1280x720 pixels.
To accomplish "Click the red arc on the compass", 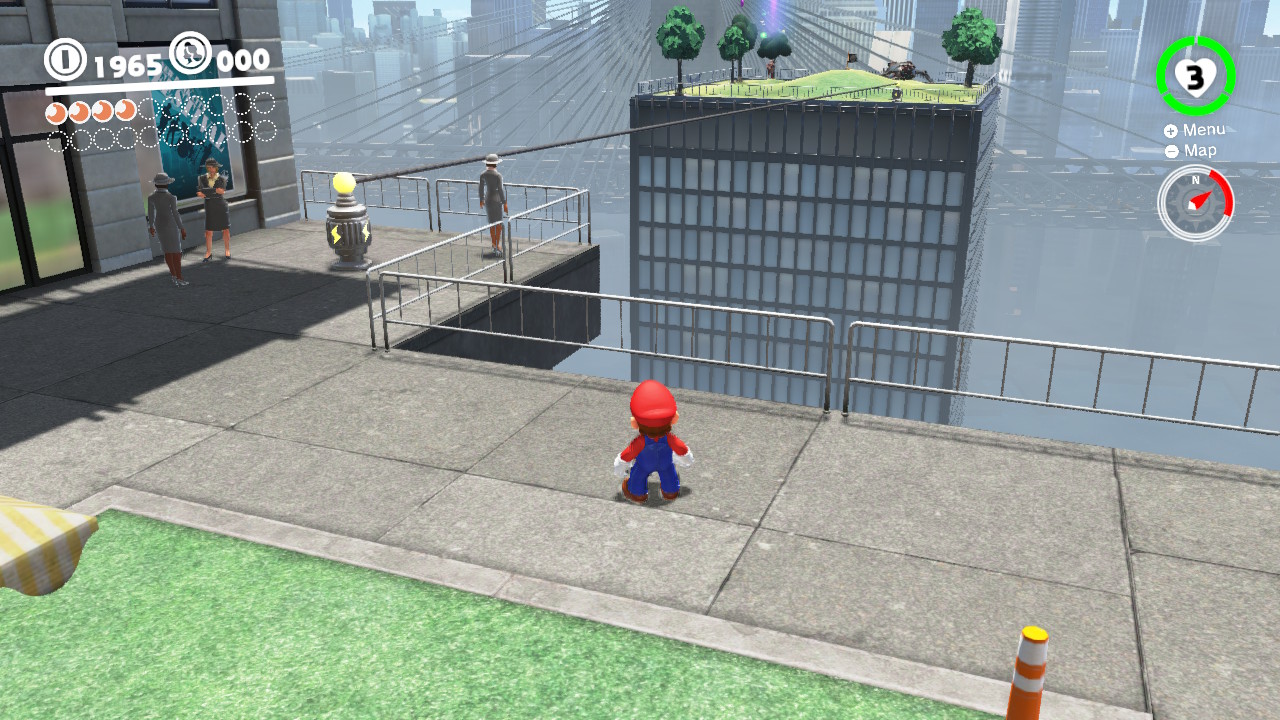I will 1226,192.
